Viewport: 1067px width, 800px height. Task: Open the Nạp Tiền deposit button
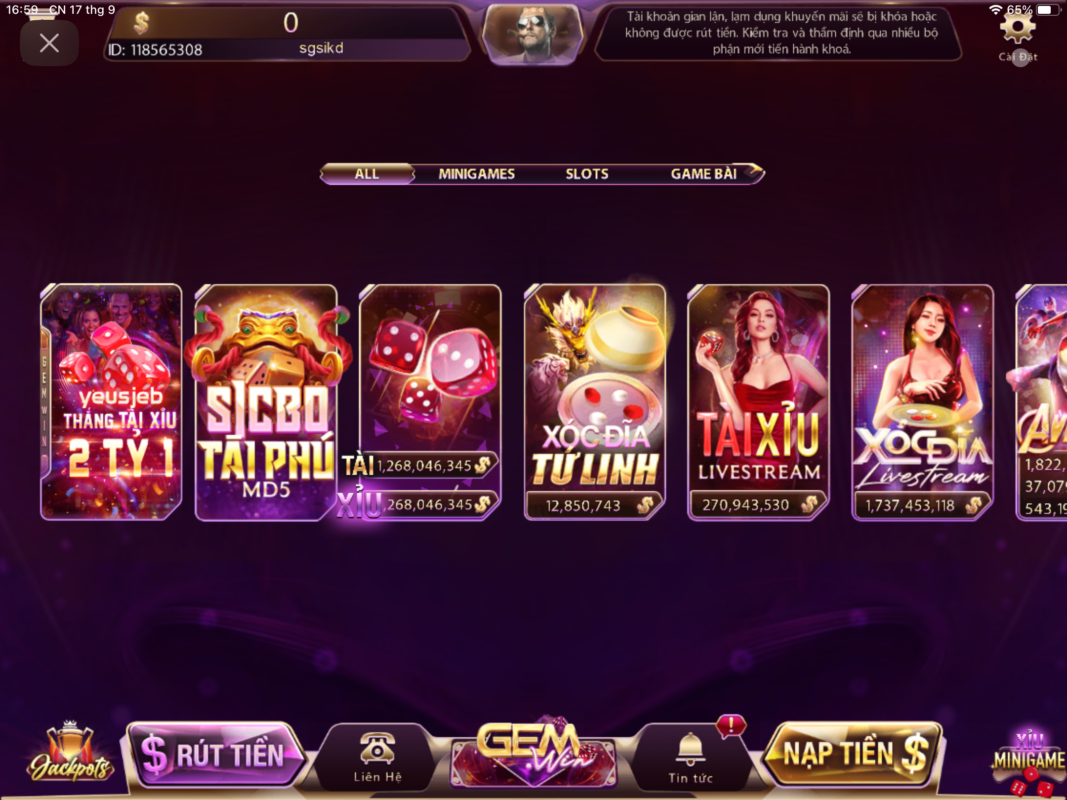tap(853, 754)
